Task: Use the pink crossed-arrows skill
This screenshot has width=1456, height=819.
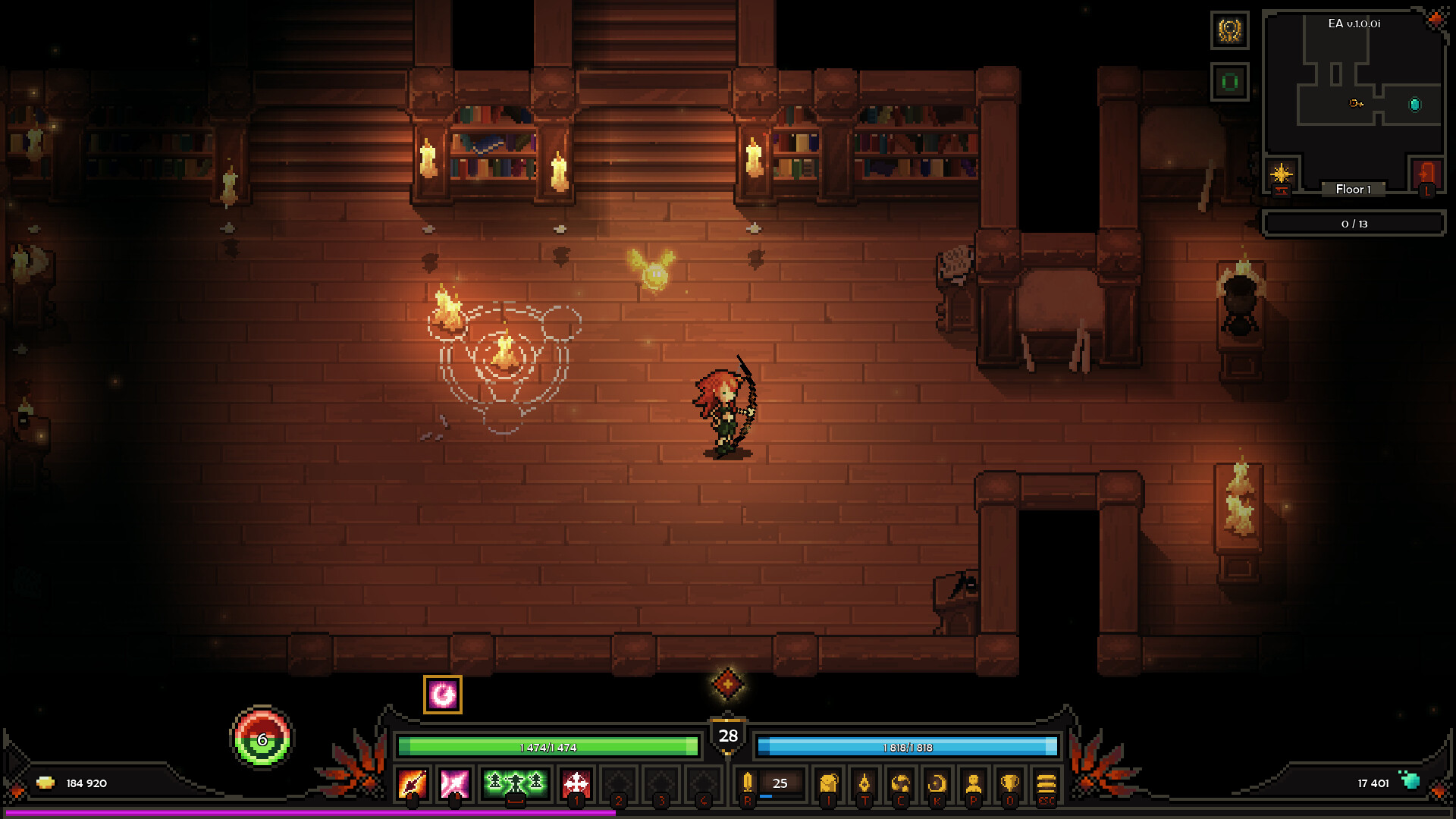Action: [x=455, y=783]
